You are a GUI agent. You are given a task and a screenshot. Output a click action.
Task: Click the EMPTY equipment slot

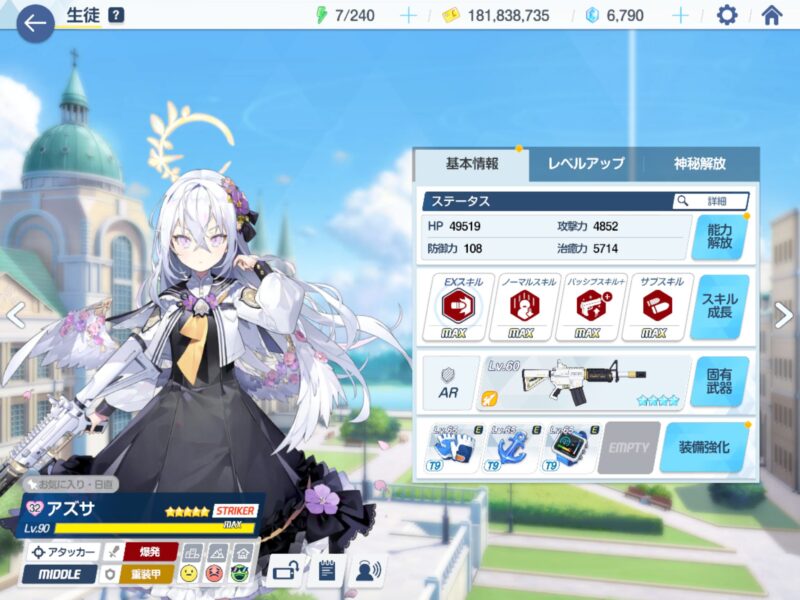coord(628,447)
